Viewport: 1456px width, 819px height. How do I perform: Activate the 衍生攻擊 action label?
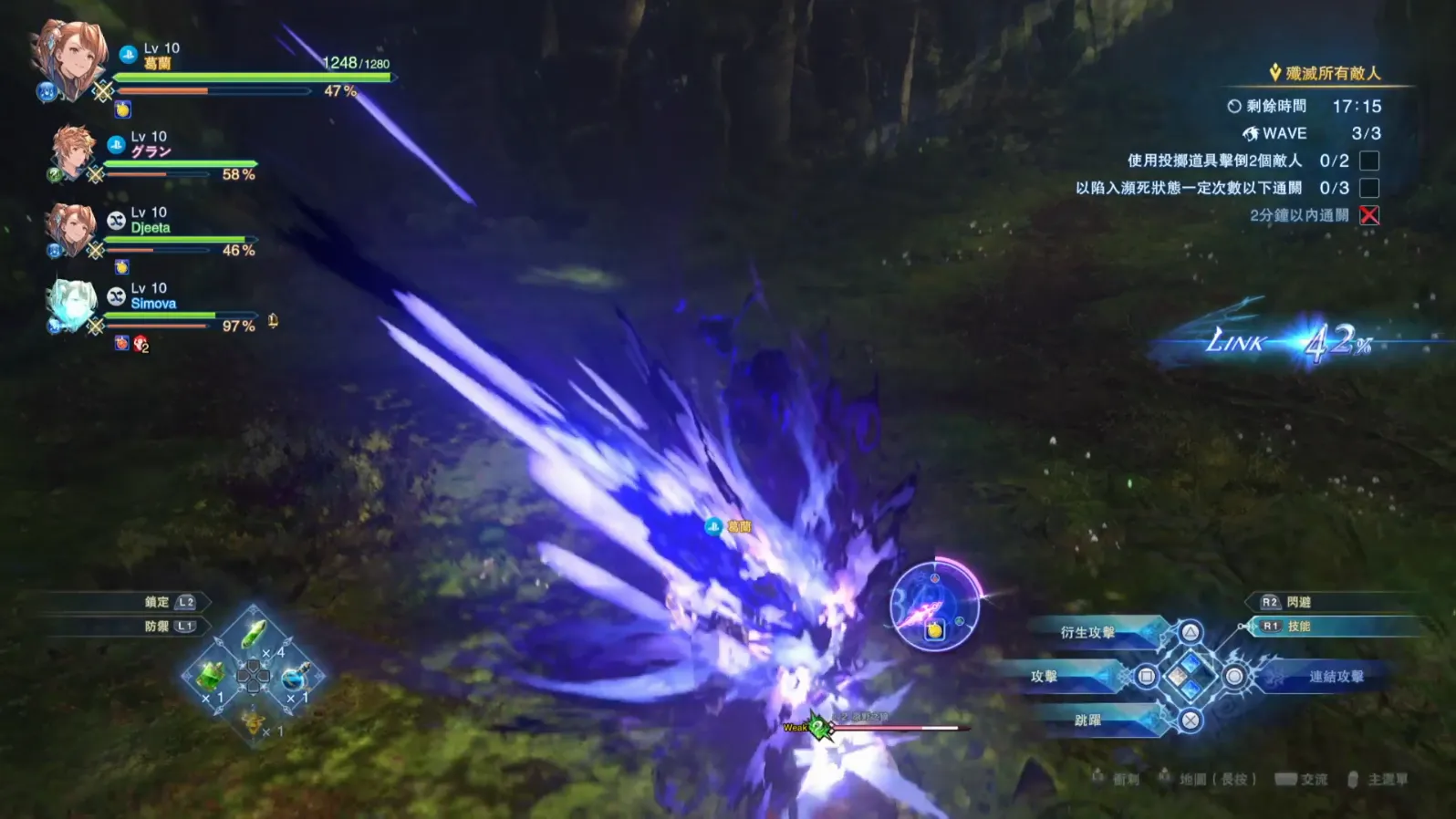tap(1087, 632)
